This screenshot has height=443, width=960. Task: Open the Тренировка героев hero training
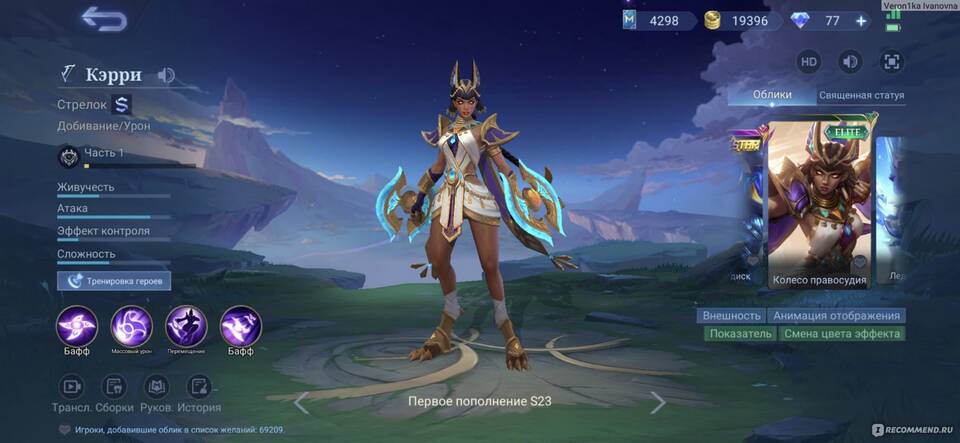(114, 281)
